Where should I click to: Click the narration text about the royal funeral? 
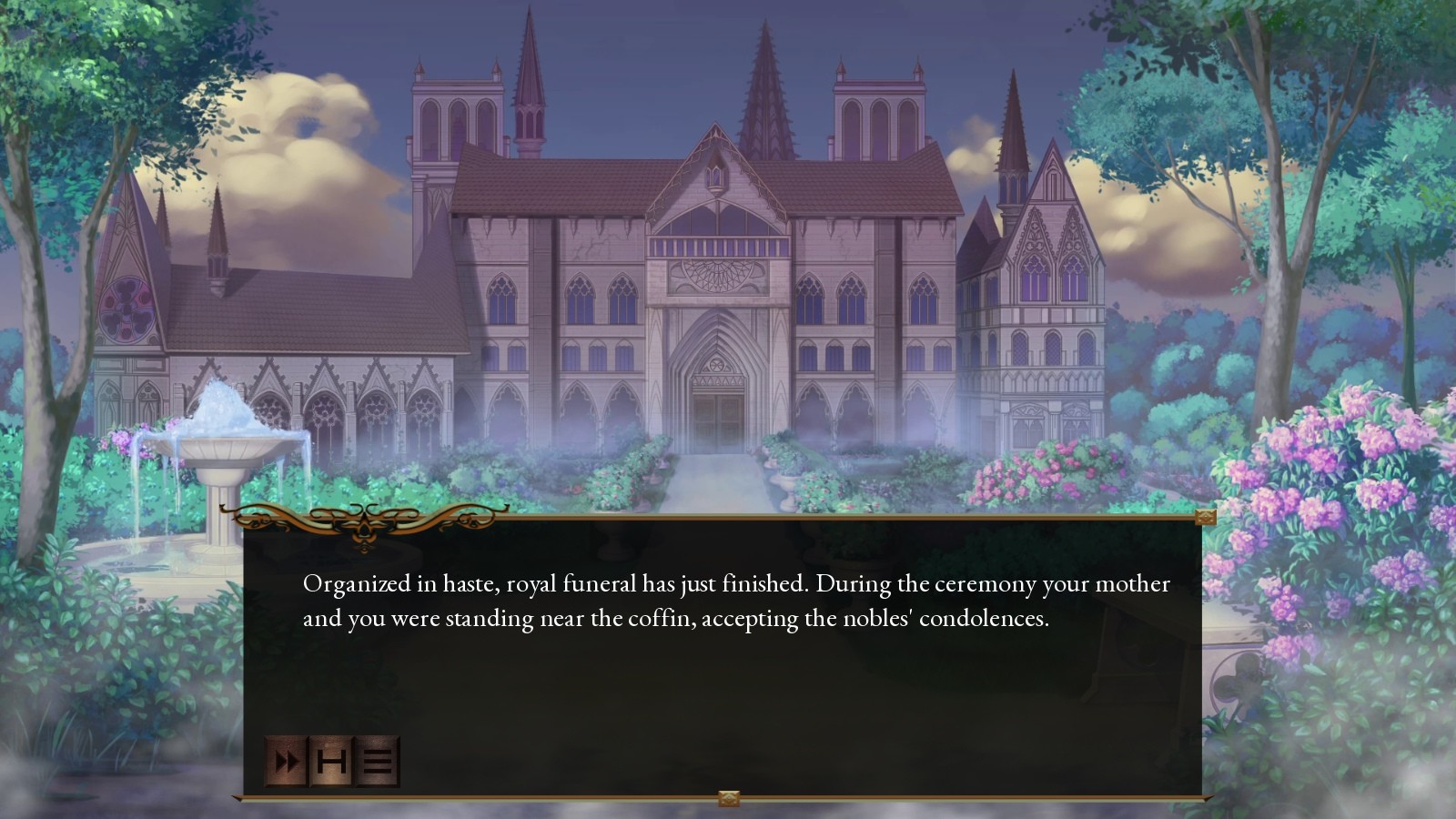pos(735,601)
